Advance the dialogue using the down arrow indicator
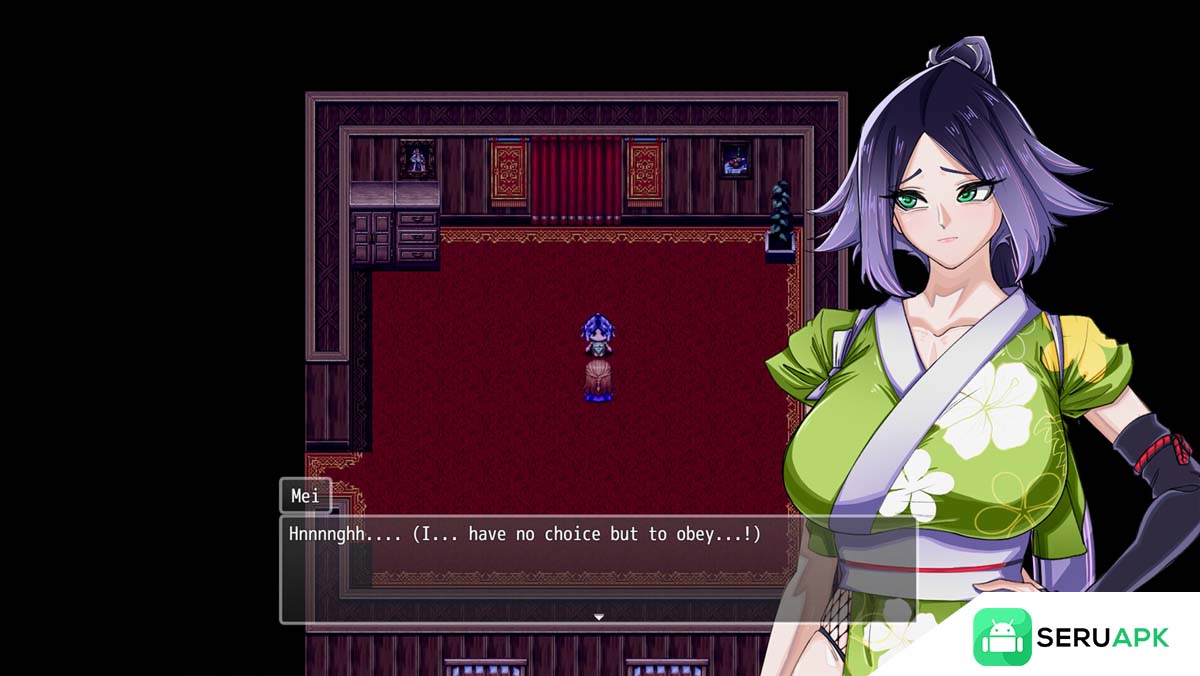 click(599, 617)
